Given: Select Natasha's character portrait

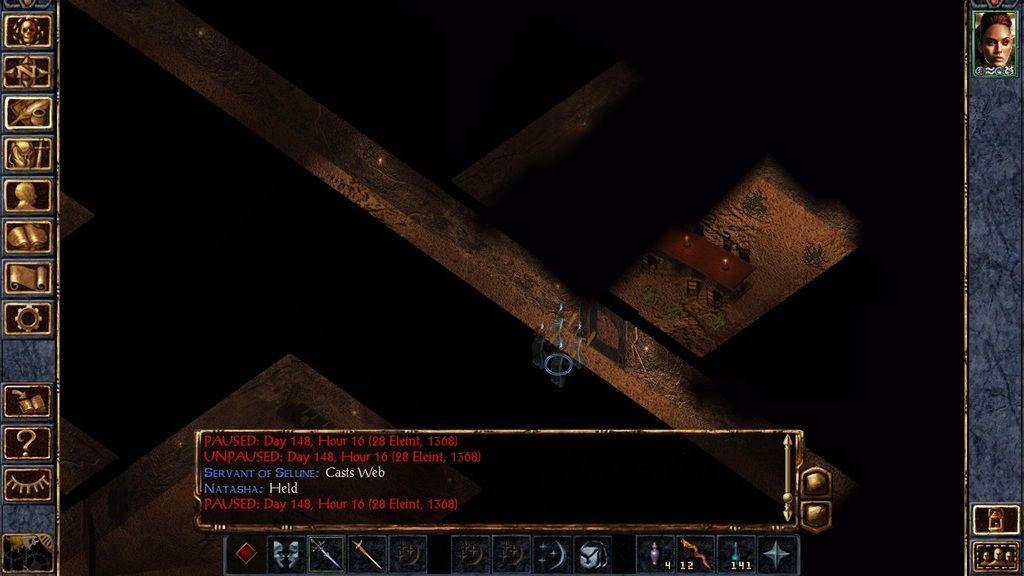Looking at the screenshot, I should click(x=995, y=43).
